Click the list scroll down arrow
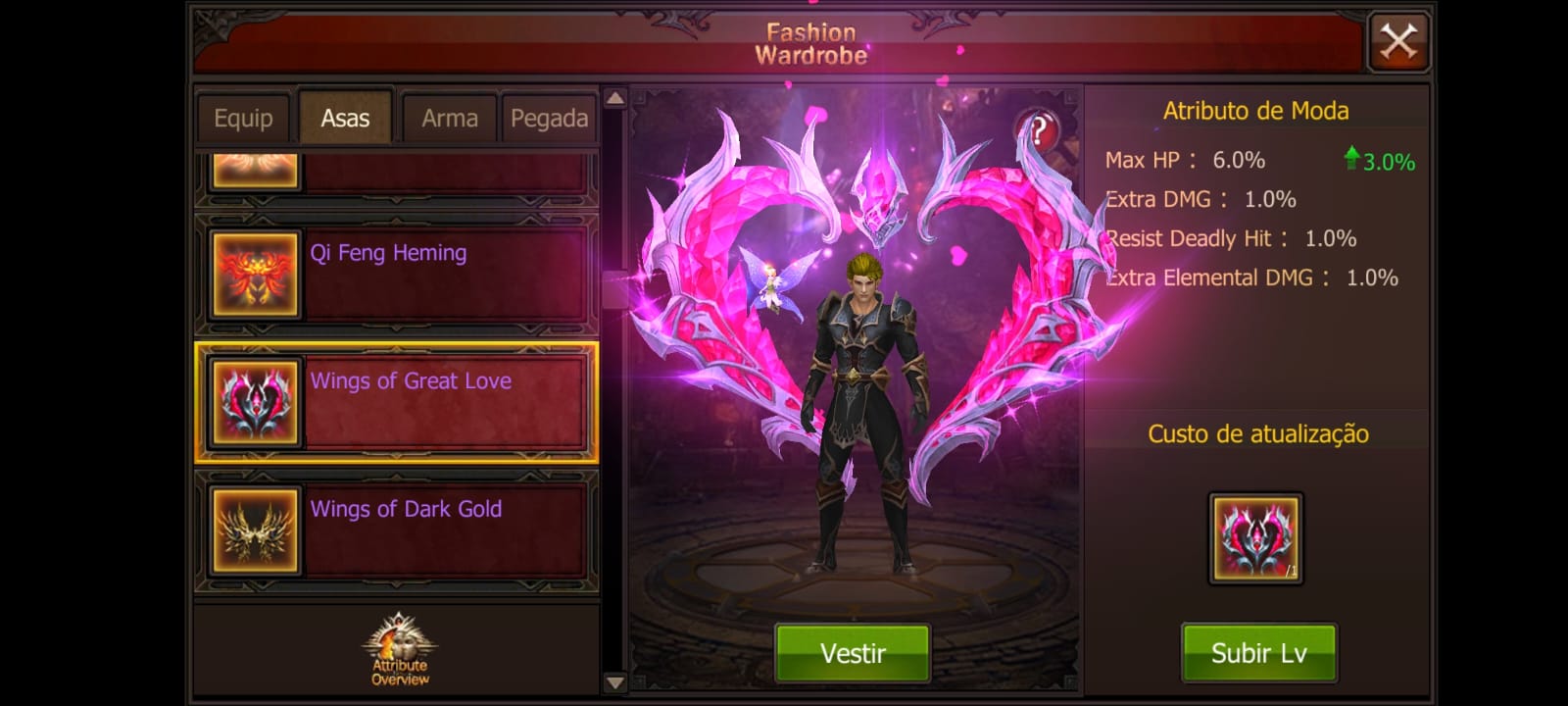Viewport: 1568px width, 706px height. (x=614, y=682)
